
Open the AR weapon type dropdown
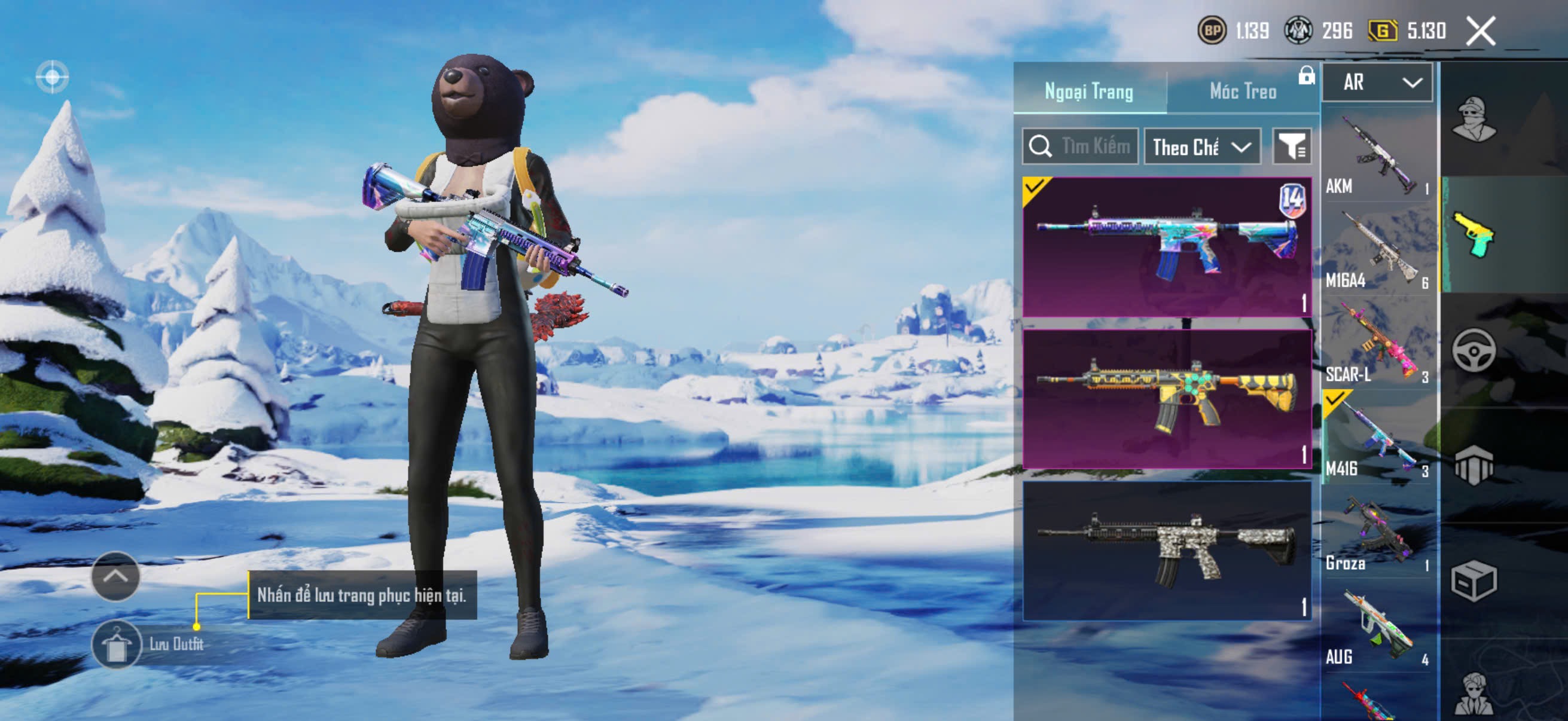(x=1377, y=82)
